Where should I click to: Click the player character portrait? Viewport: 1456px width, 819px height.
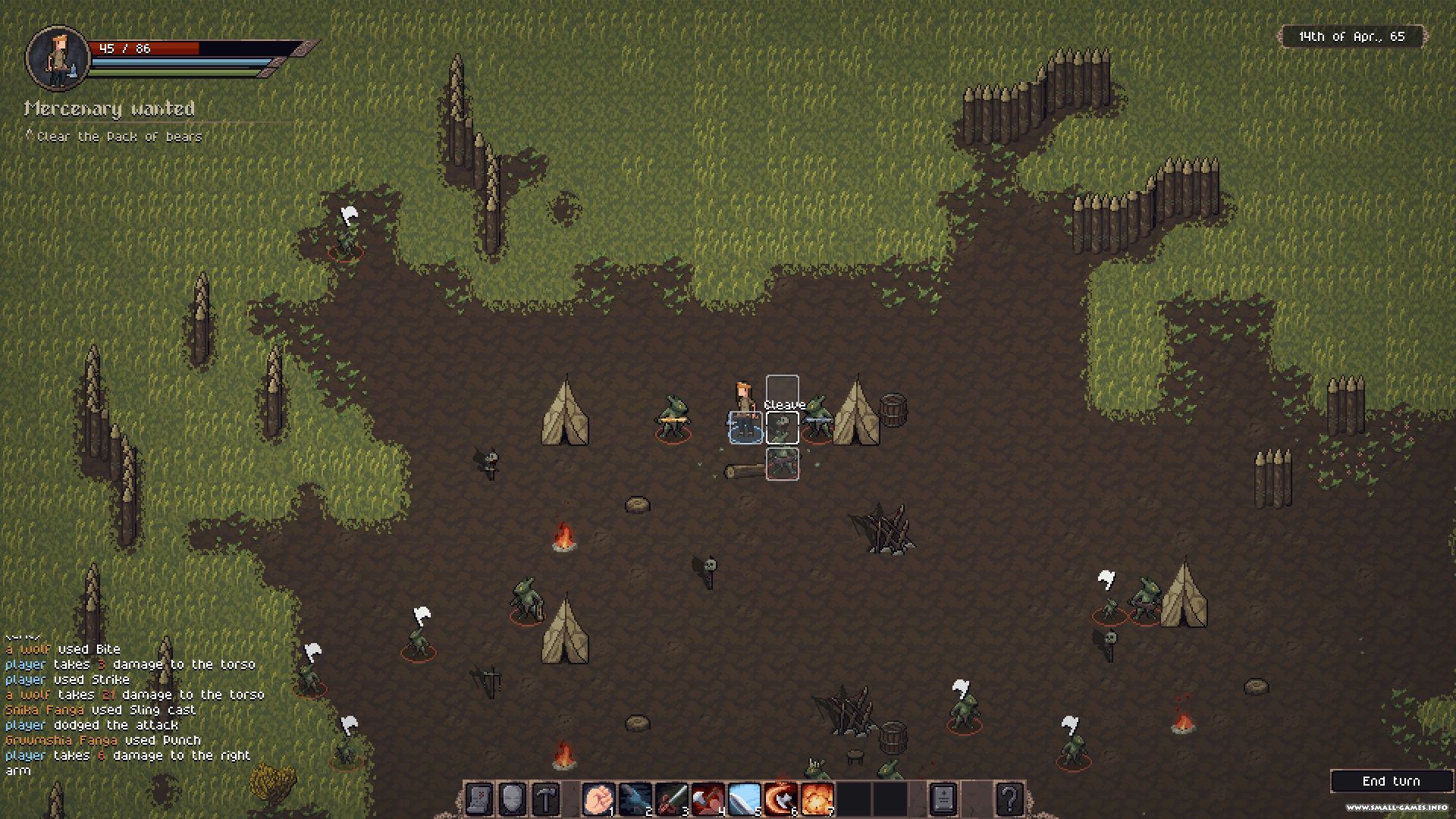[58, 57]
